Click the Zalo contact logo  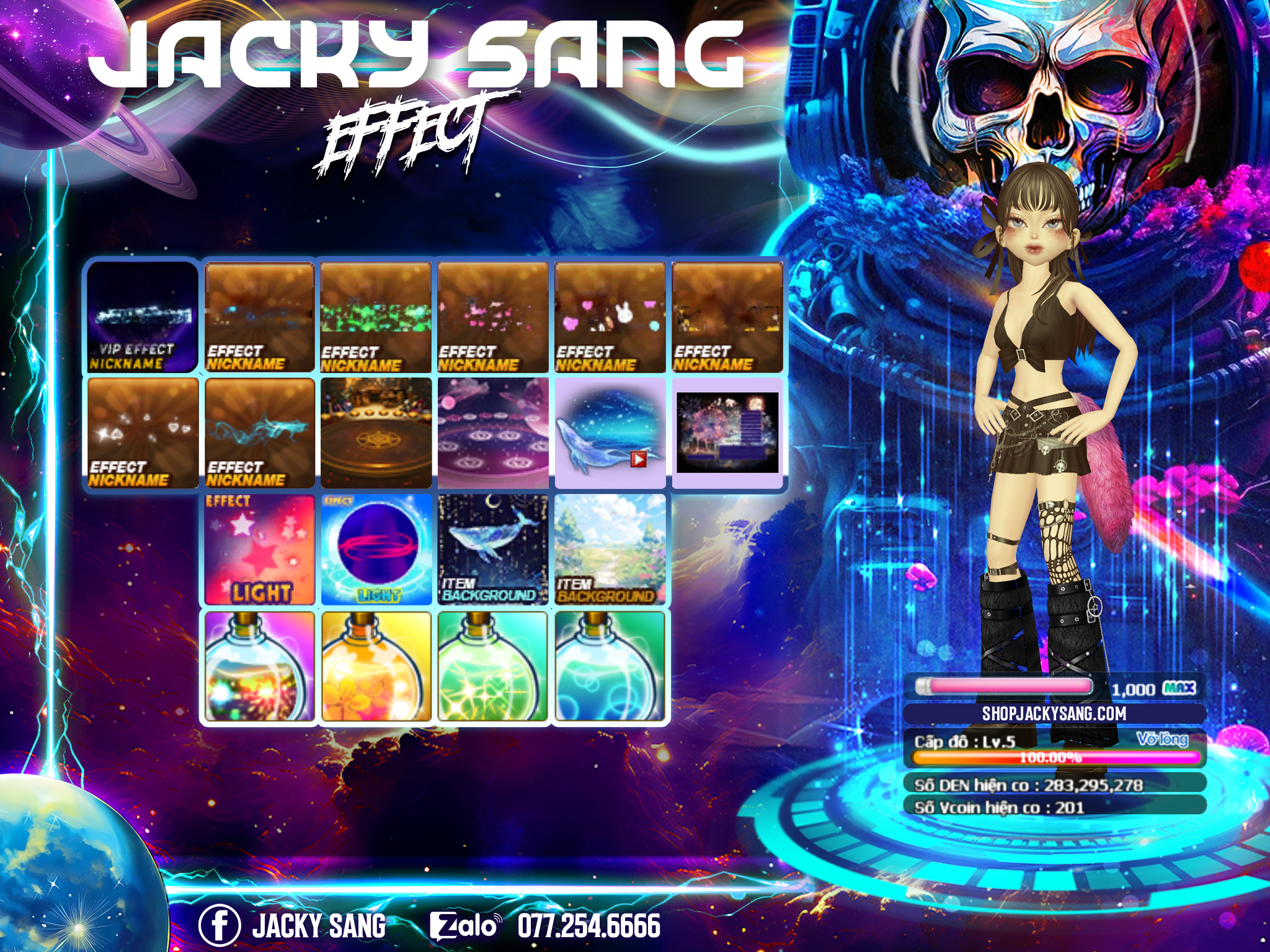(x=465, y=925)
